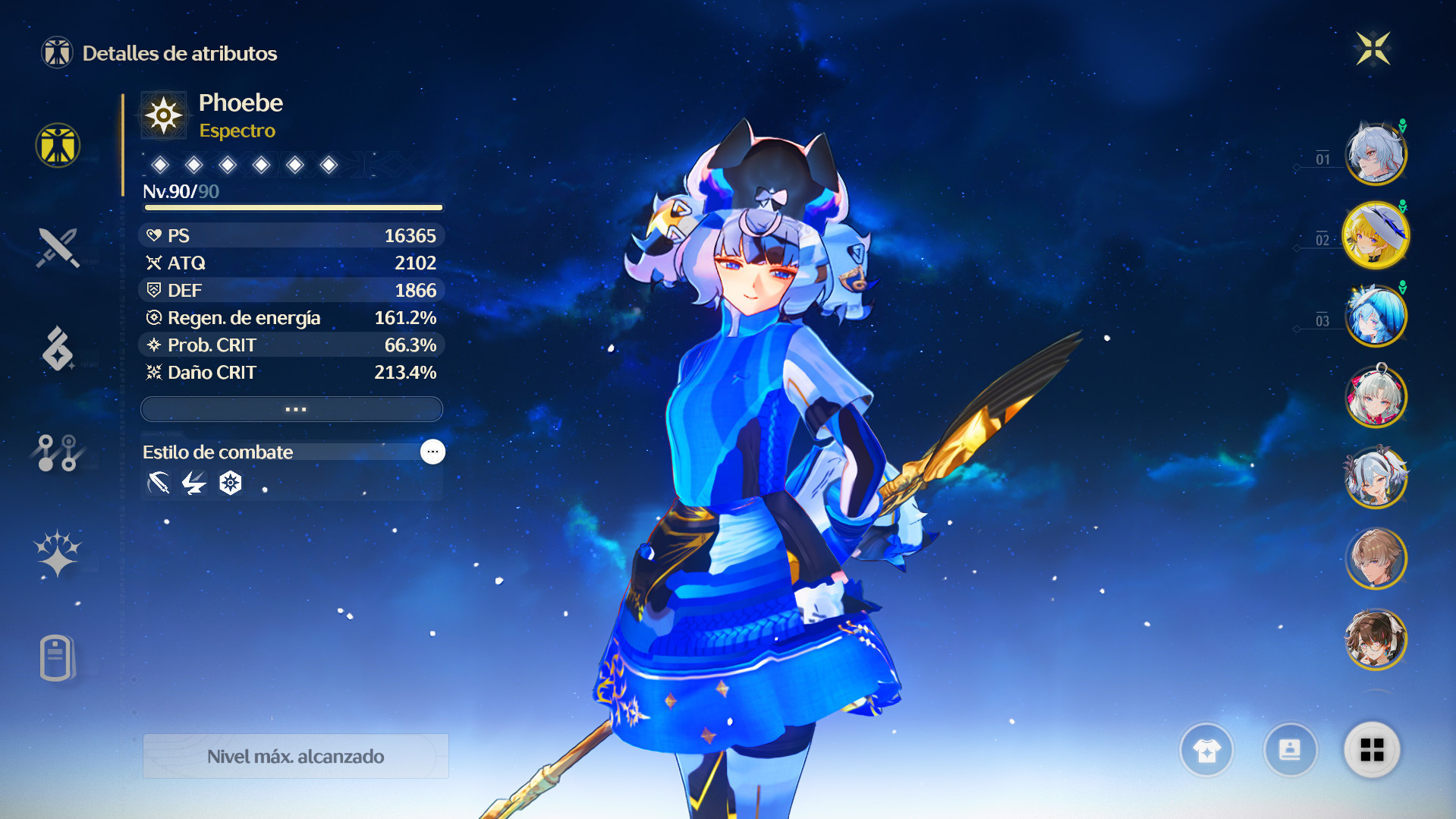Open the Estilo de combate ellipsis options
This screenshot has height=819, width=1456.
[x=432, y=452]
